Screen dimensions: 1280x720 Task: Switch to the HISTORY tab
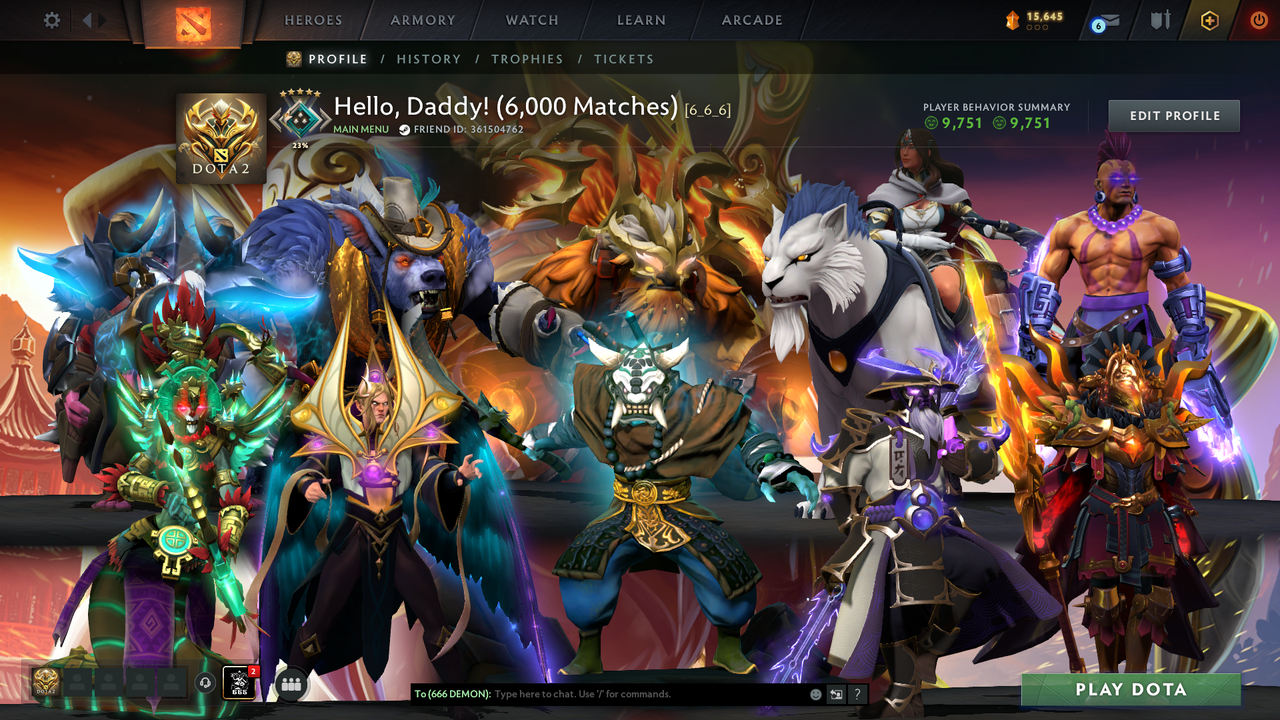click(429, 59)
